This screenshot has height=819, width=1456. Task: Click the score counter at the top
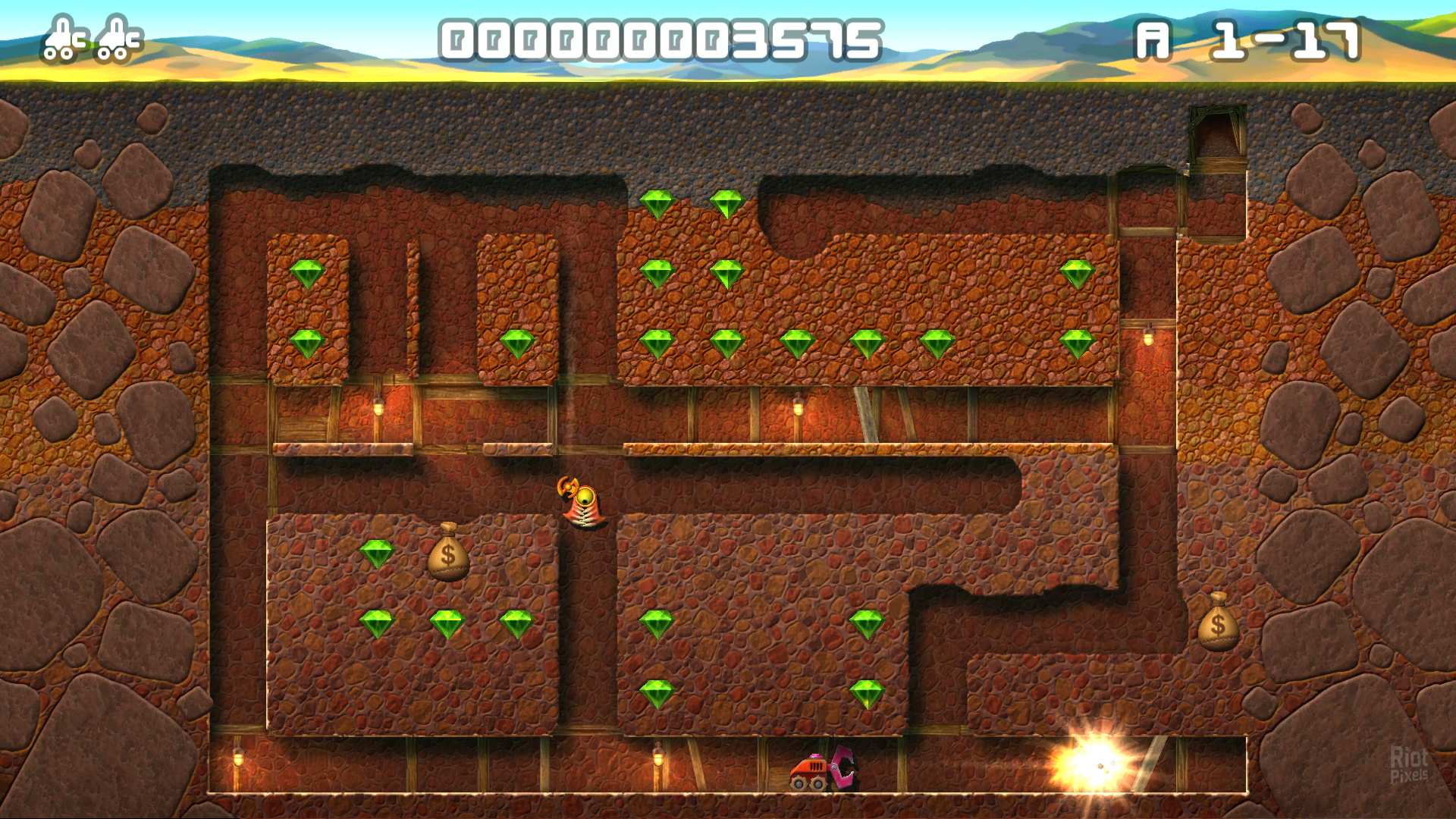click(x=660, y=38)
